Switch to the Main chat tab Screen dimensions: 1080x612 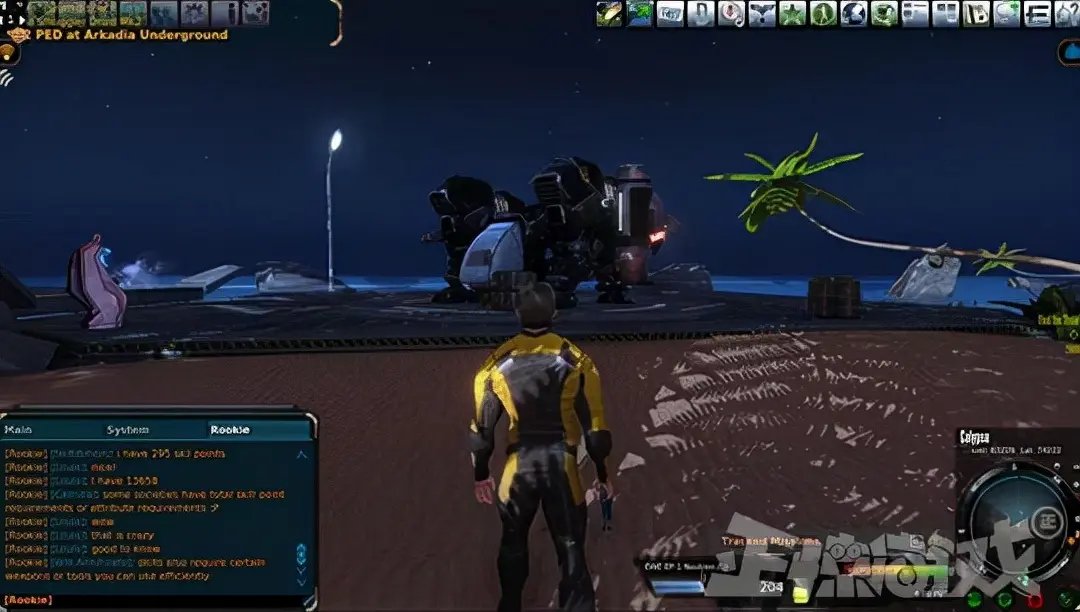19,430
